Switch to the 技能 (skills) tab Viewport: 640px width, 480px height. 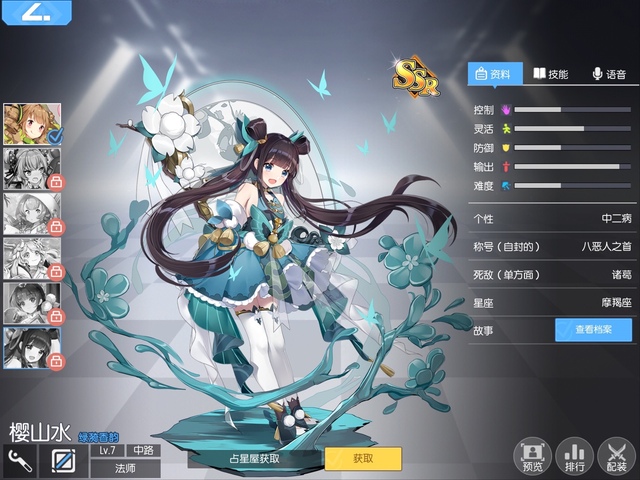(x=550, y=74)
